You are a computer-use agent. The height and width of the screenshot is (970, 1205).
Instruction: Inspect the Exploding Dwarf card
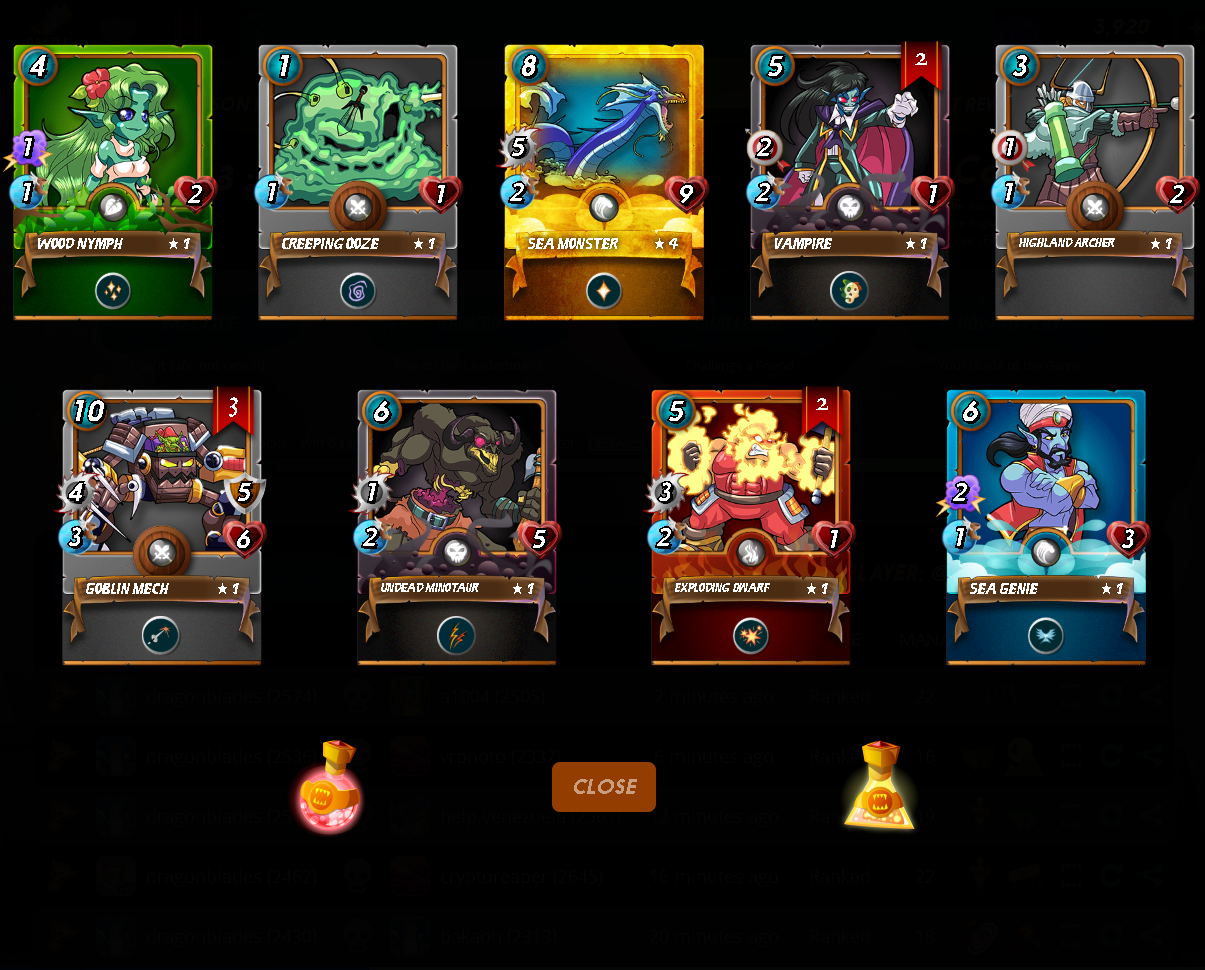[x=751, y=527]
